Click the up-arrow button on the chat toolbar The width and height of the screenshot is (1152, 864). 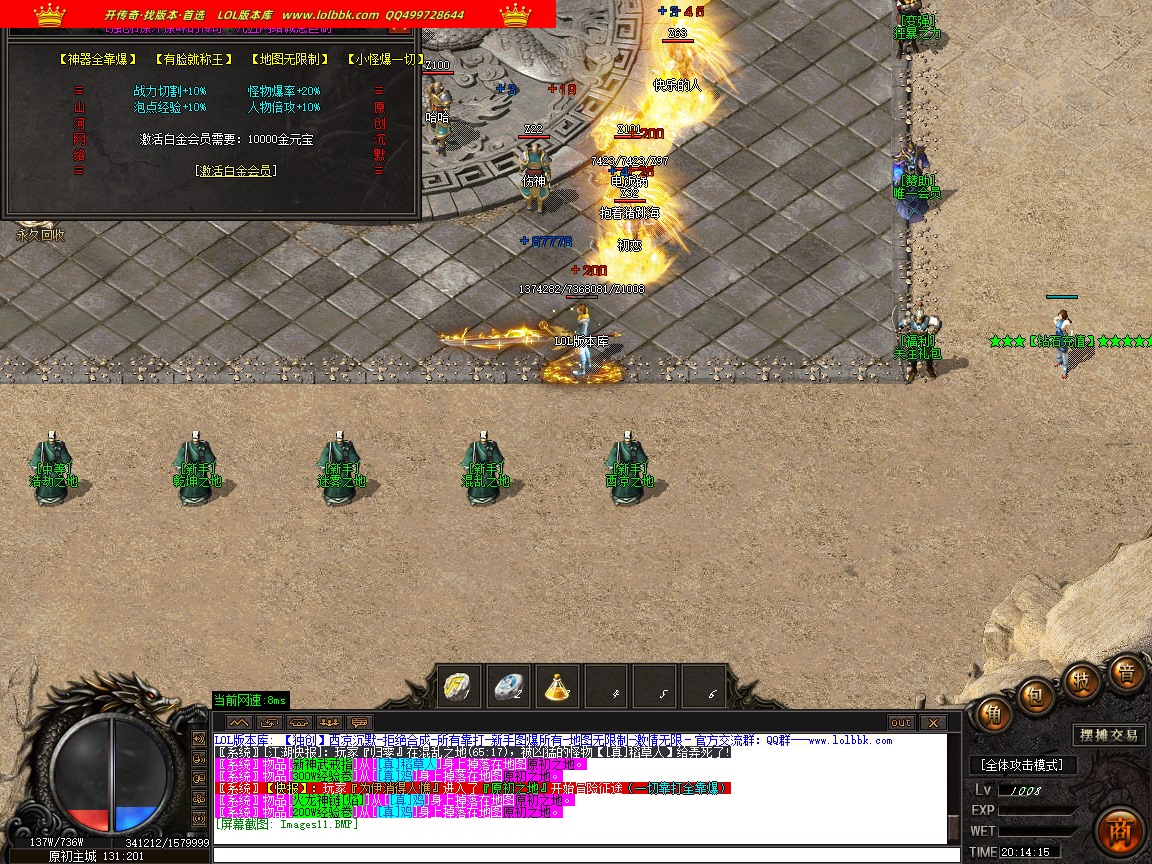238,722
